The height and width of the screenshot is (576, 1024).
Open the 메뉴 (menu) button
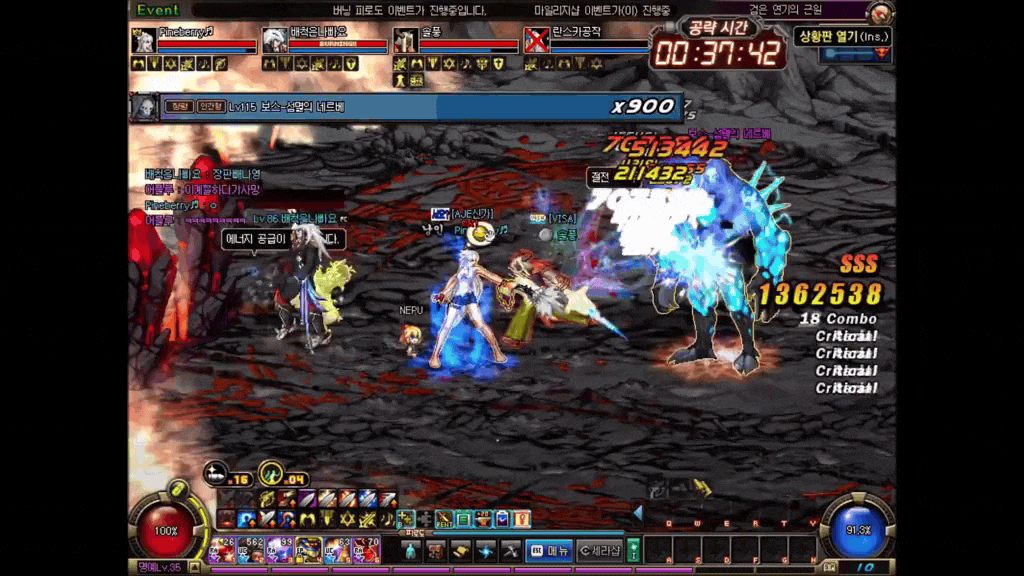pyautogui.click(x=549, y=550)
